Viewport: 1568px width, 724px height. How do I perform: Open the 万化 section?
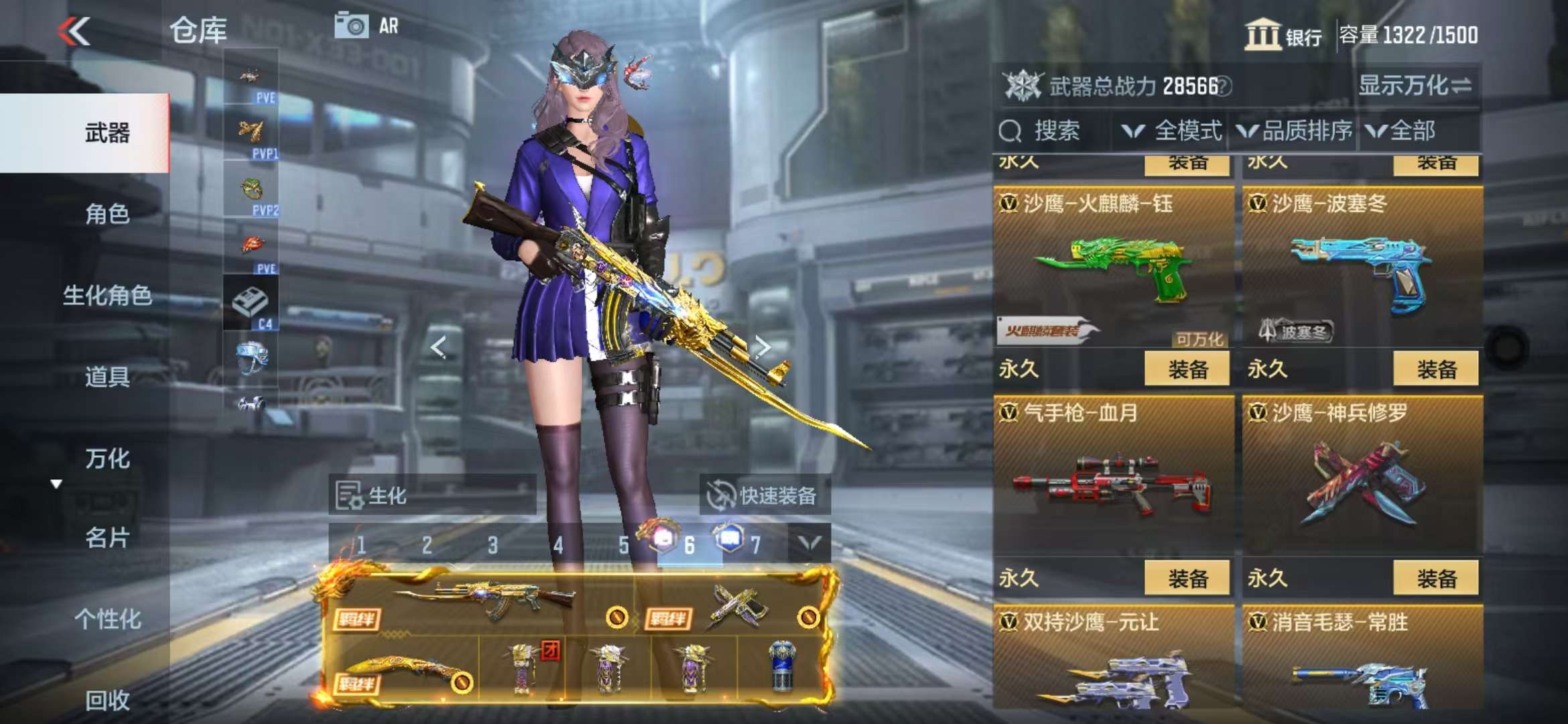point(107,459)
